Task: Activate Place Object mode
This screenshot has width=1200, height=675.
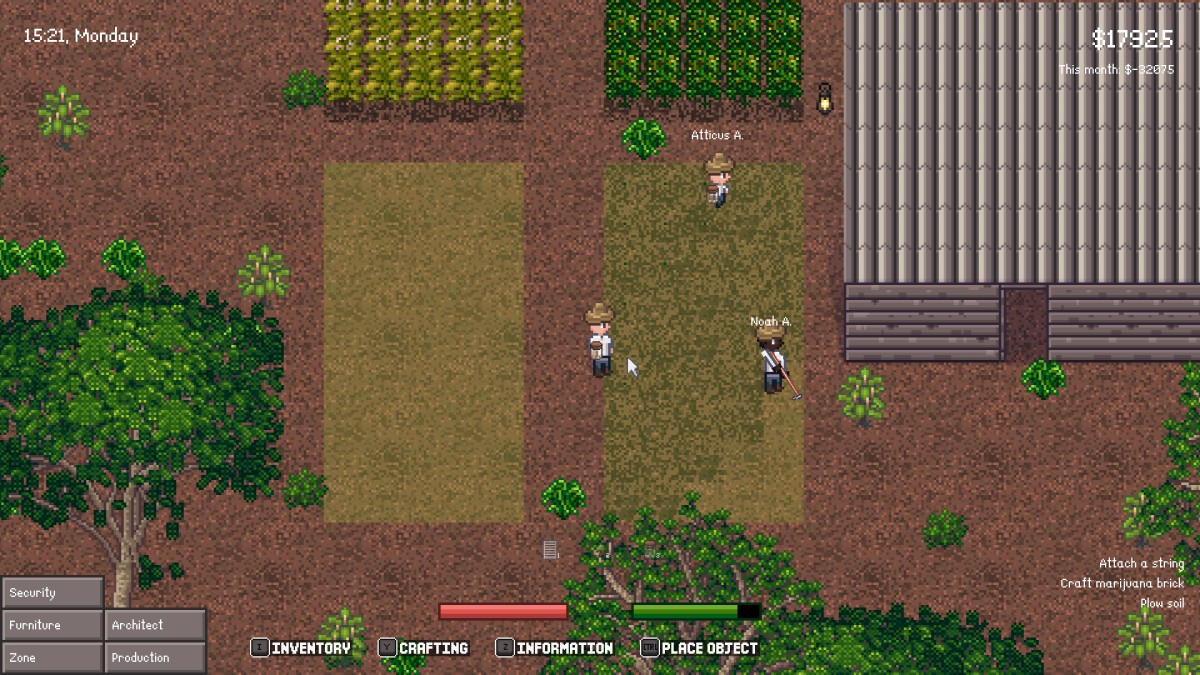Action: [700, 648]
